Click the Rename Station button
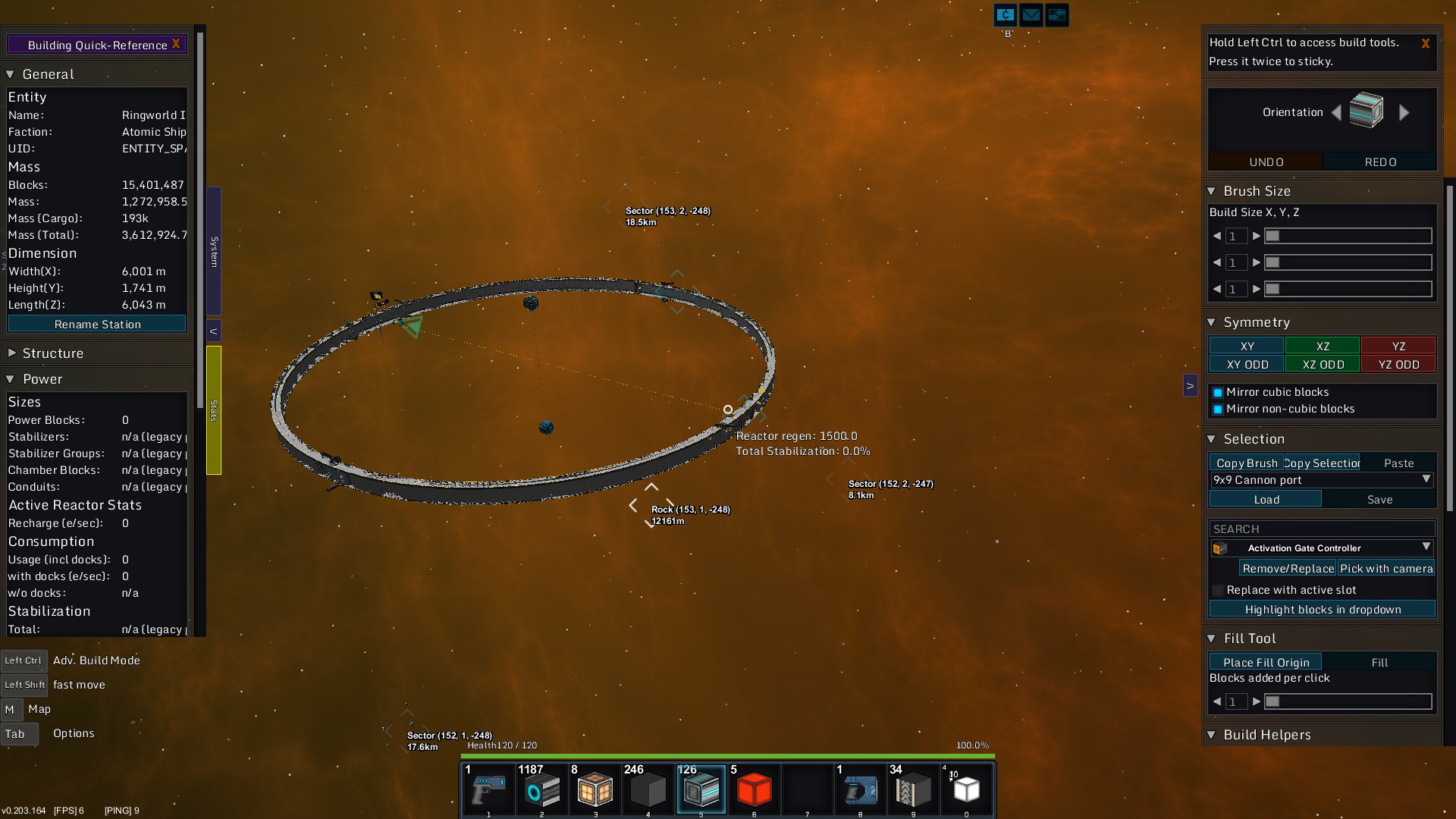This screenshot has width=1456, height=819. pos(97,324)
